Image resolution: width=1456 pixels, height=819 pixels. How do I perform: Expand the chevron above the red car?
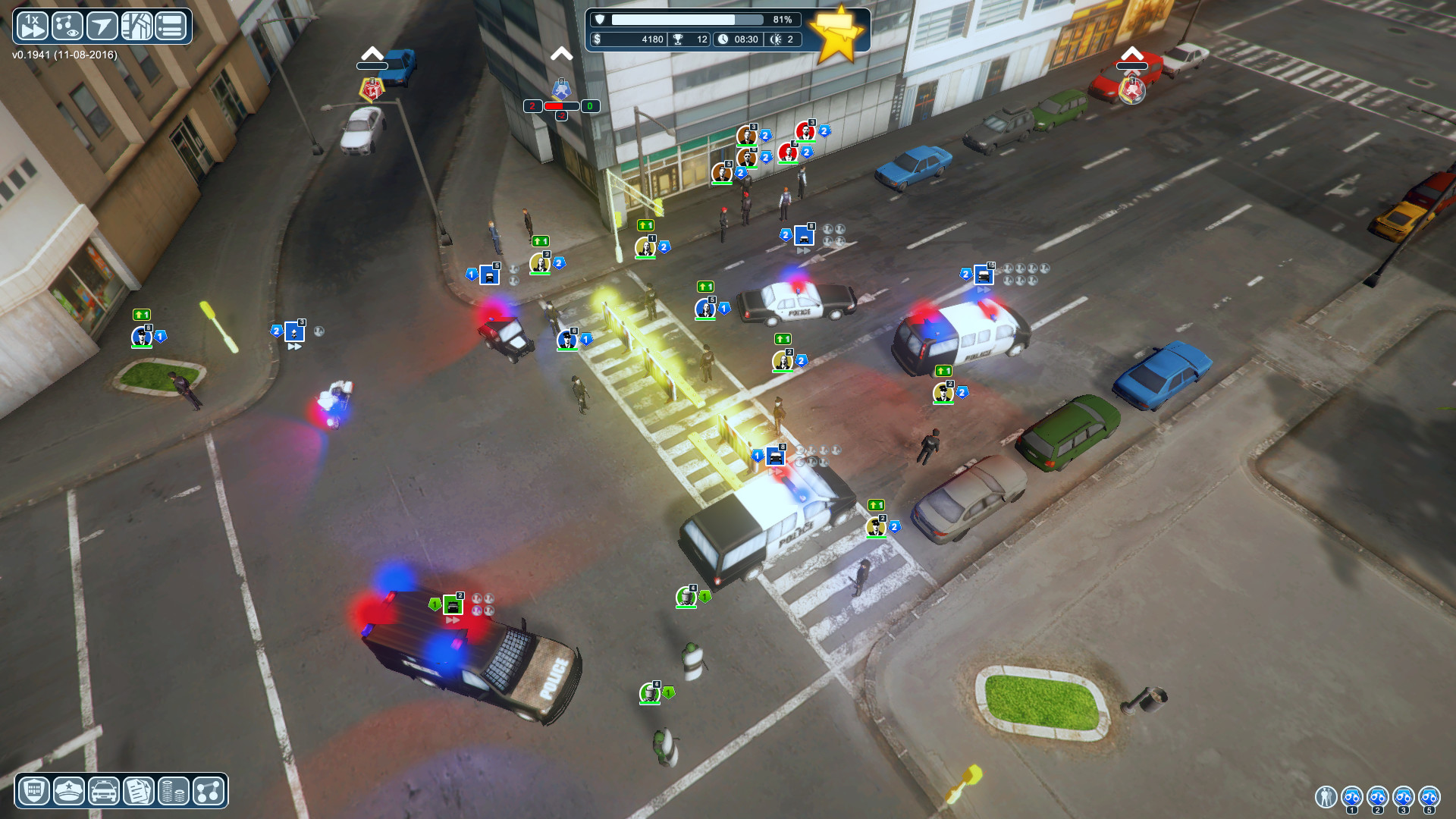point(1133,54)
